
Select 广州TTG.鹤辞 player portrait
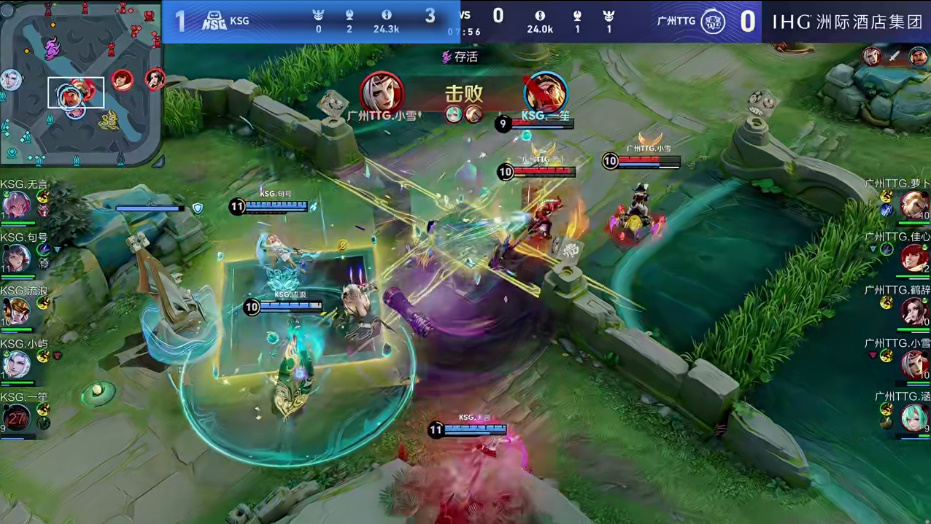(x=913, y=311)
